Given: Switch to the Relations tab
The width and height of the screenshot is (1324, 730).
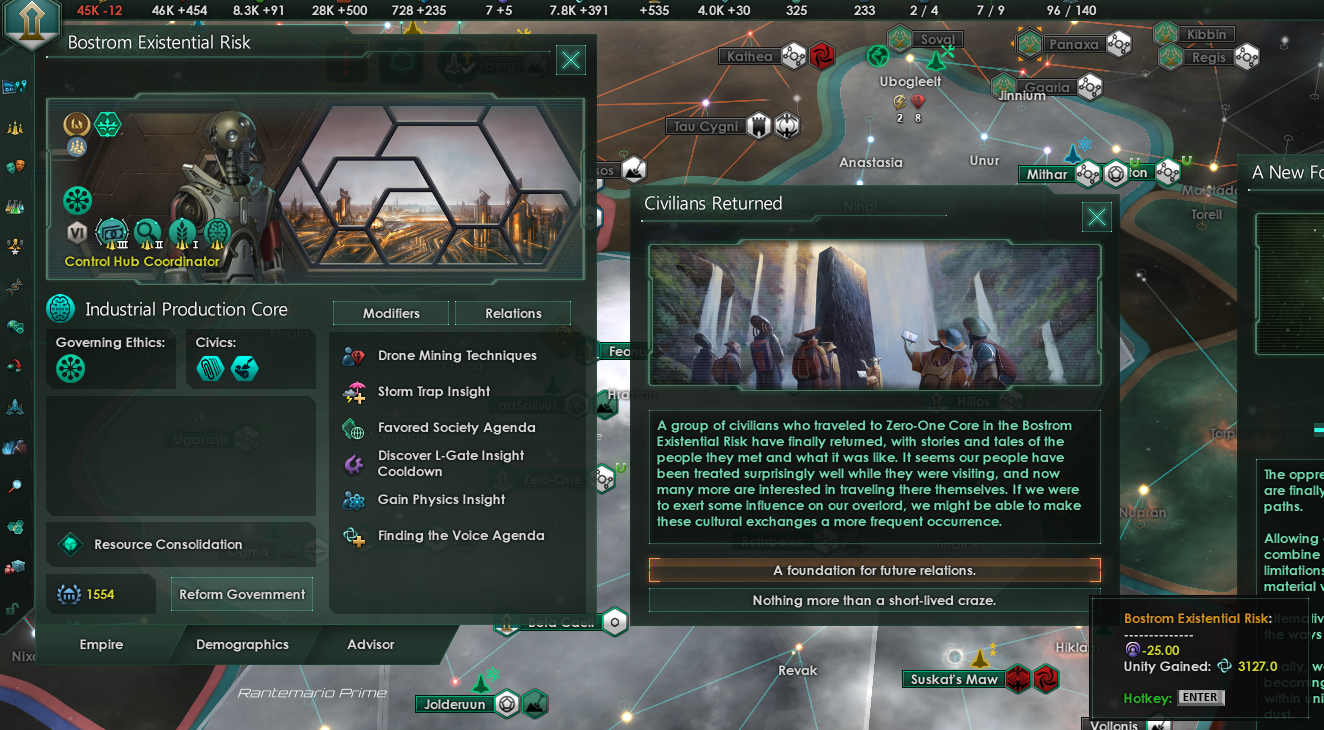Looking at the screenshot, I should [513, 313].
